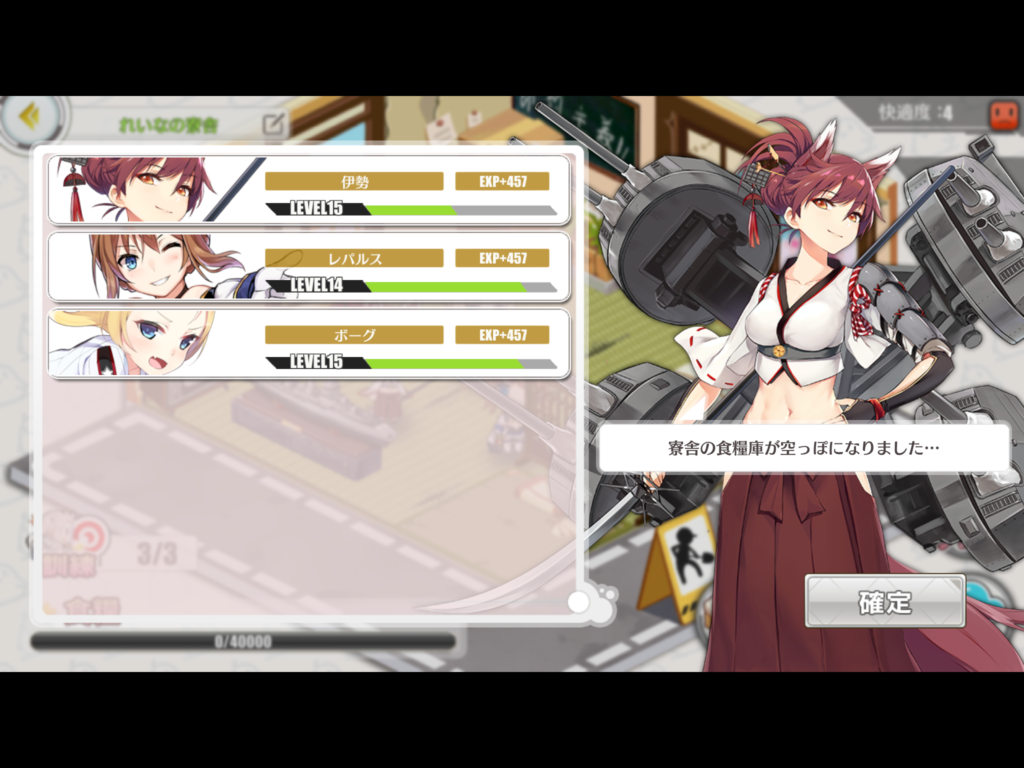Edit the dorm name with pencil icon
The width and height of the screenshot is (1024, 768).
[273, 124]
